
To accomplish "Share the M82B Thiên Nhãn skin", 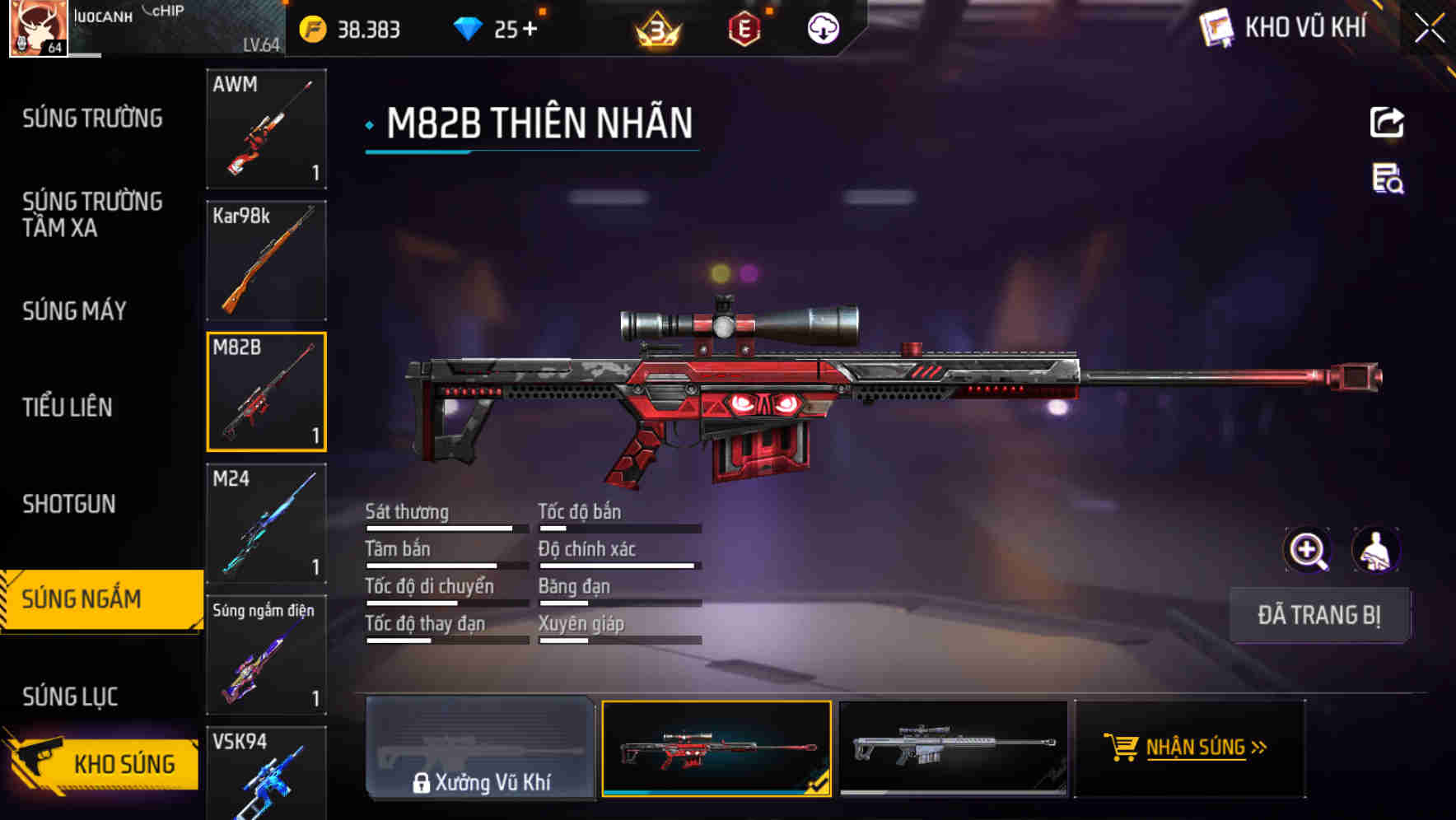I will pyautogui.click(x=1386, y=122).
